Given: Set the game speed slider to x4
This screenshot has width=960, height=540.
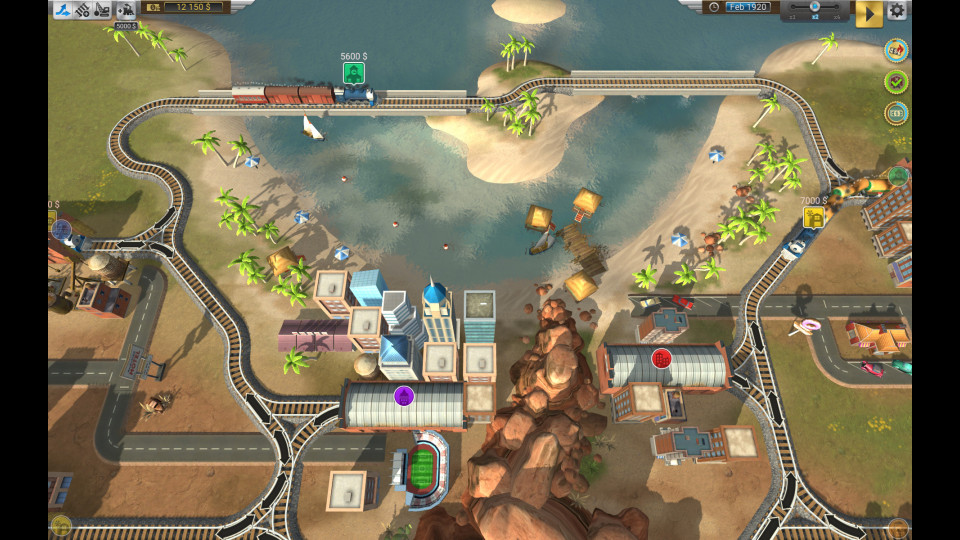Looking at the screenshot, I should pyautogui.click(x=837, y=9).
